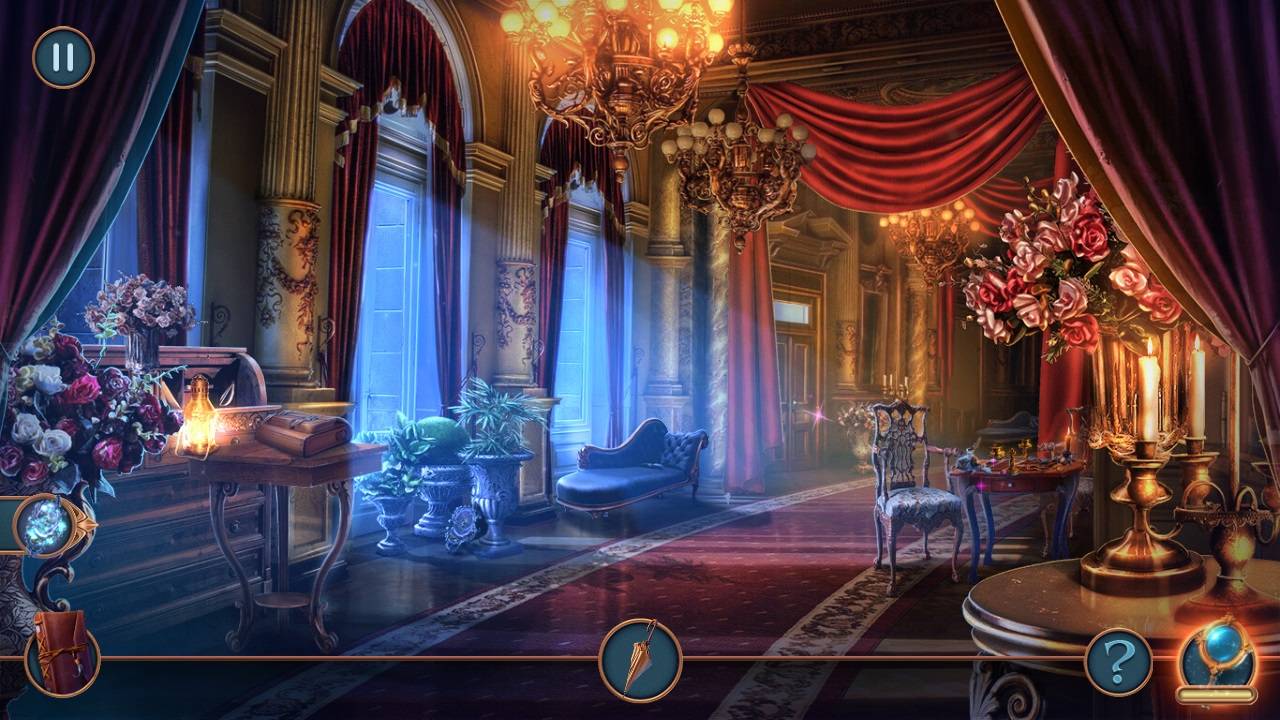Open the question mark help button
The height and width of the screenshot is (720, 1280).
(1118, 661)
